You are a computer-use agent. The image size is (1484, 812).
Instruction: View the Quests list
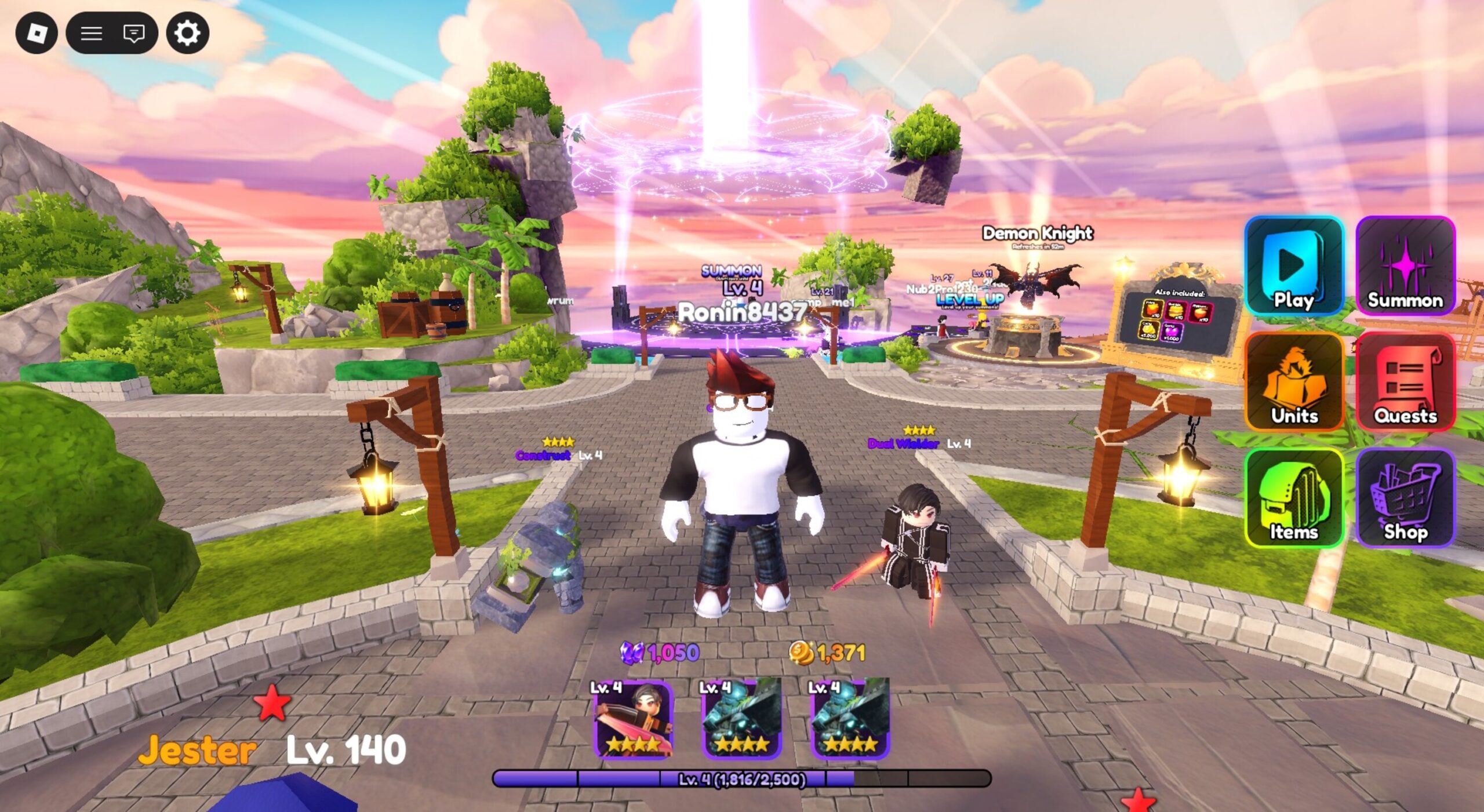1405,382
